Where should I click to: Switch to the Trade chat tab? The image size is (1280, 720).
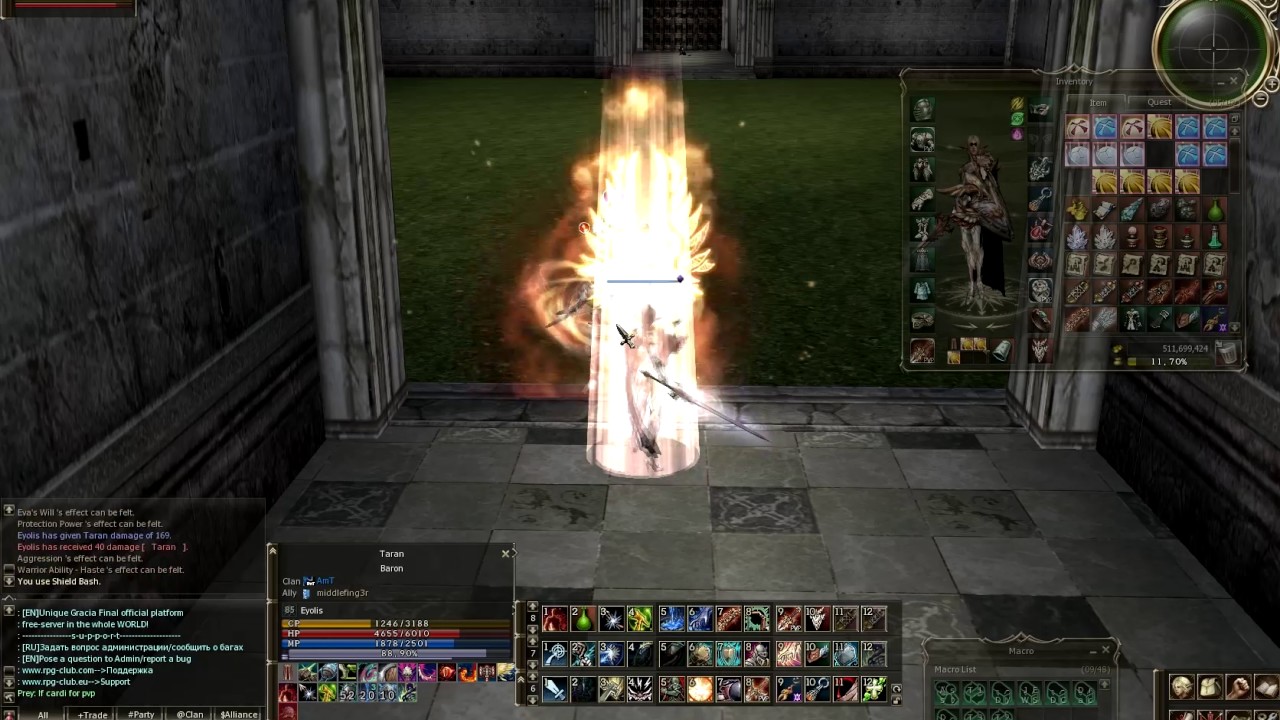92,714
